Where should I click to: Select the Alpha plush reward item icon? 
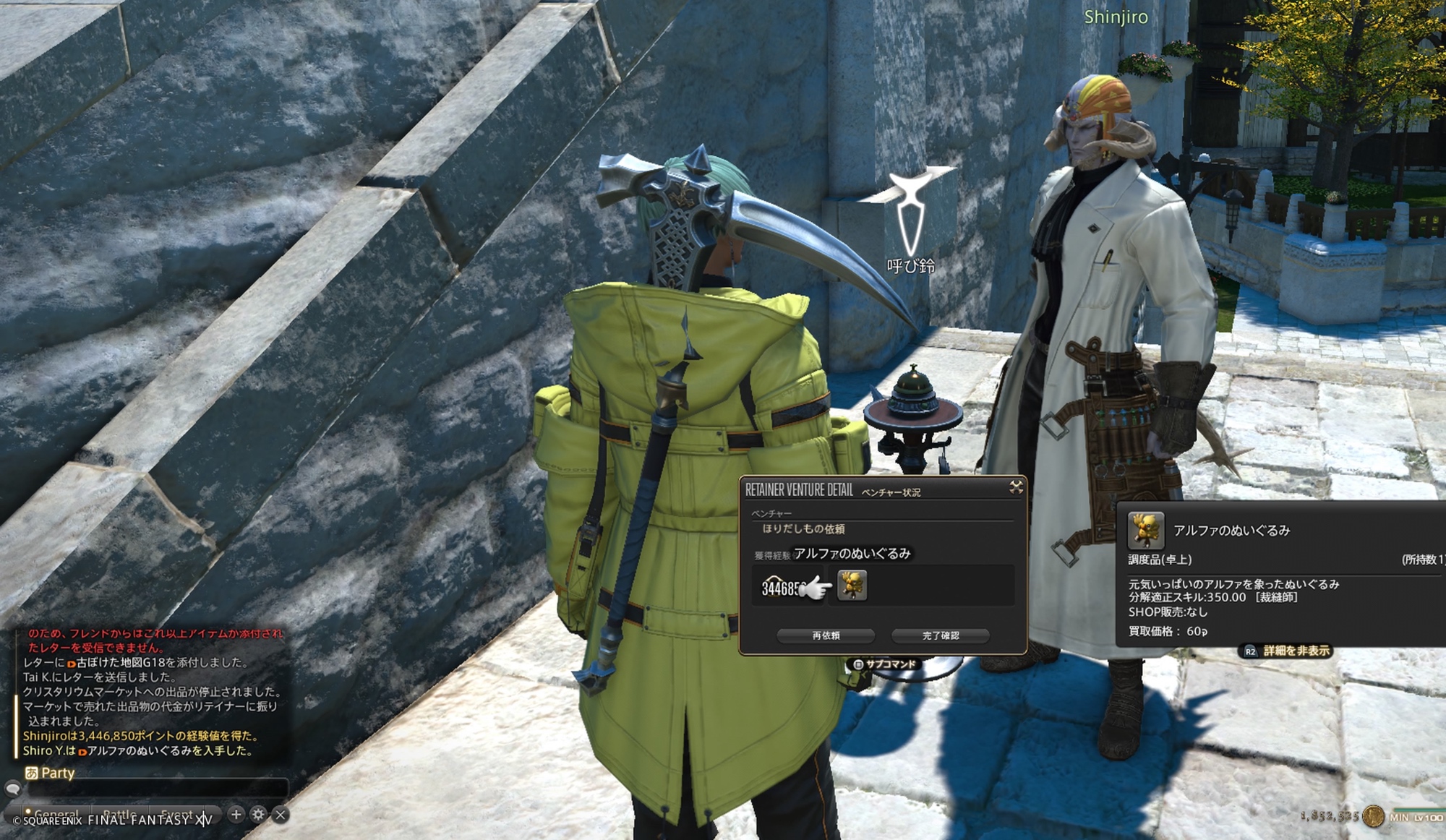852,586
